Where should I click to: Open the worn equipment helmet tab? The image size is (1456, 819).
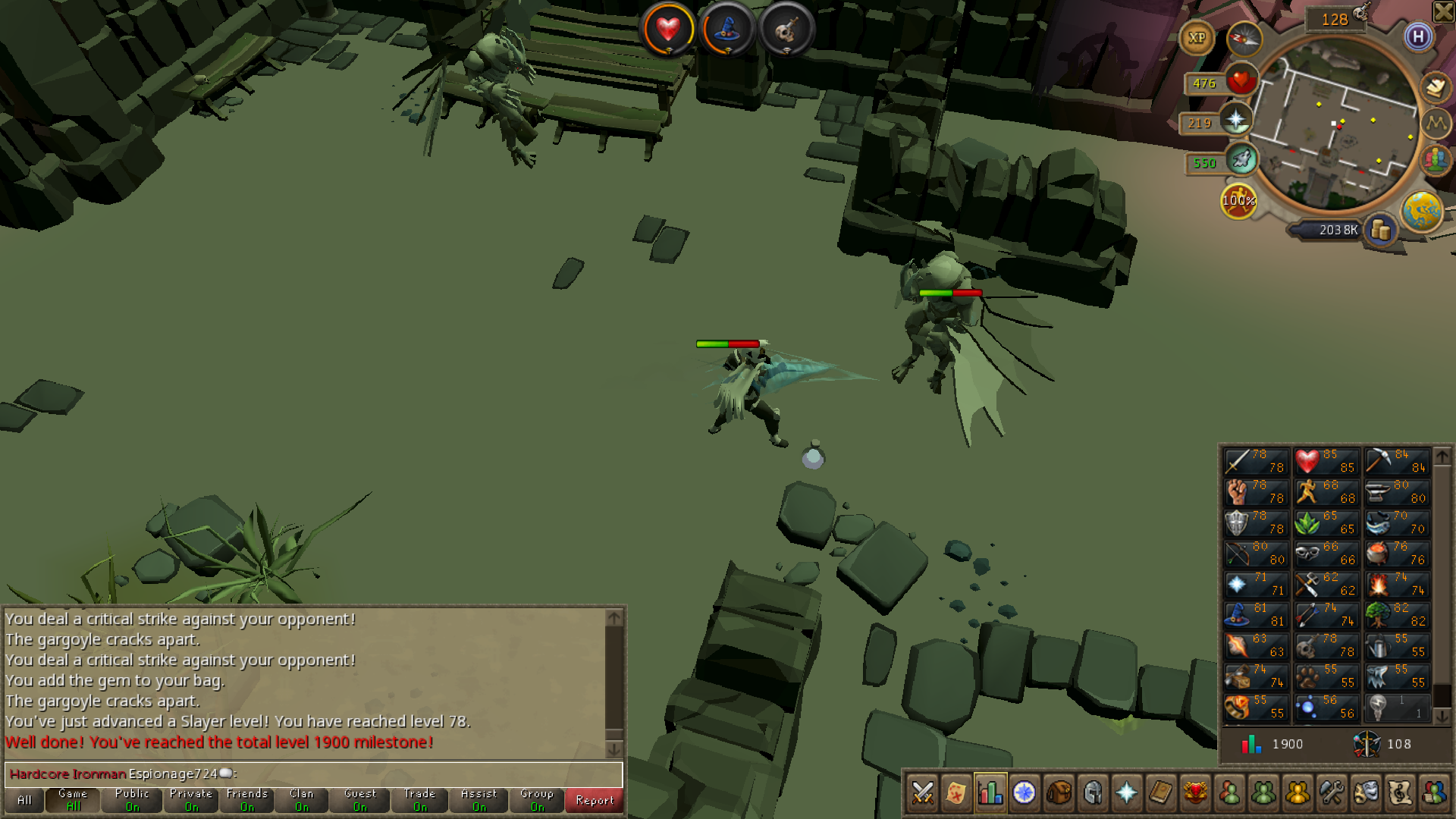(x=1093, y=793)
